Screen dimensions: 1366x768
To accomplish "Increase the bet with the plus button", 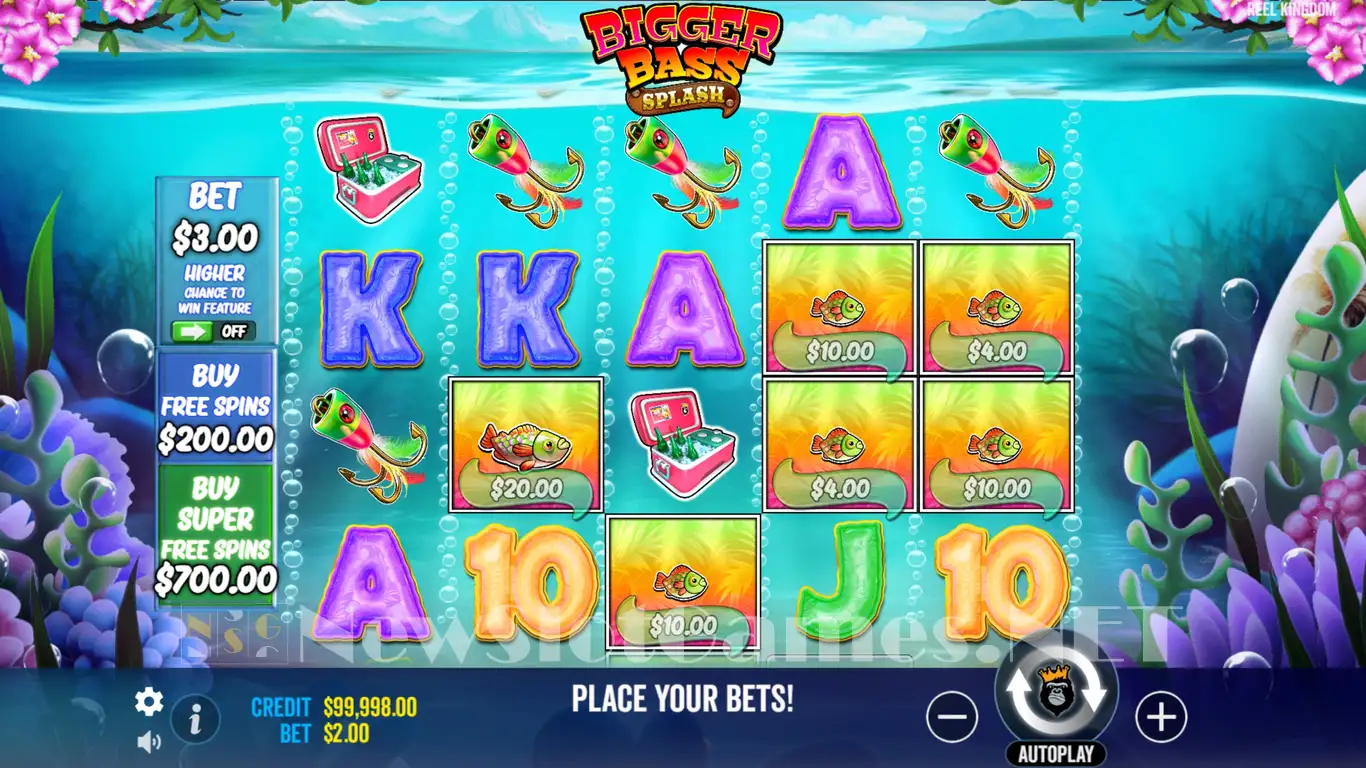I will 1160,717.
